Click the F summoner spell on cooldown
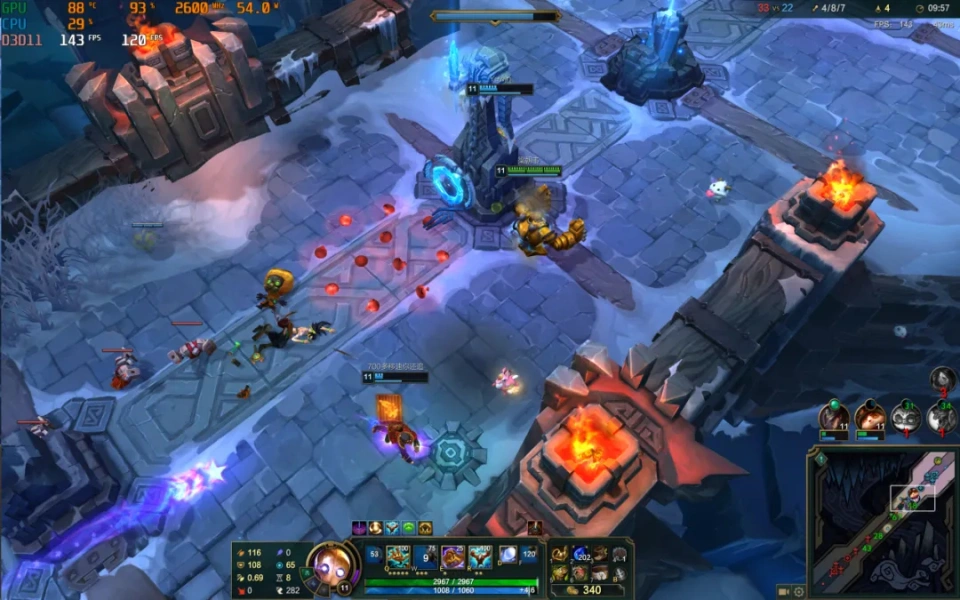 [530, 554]
